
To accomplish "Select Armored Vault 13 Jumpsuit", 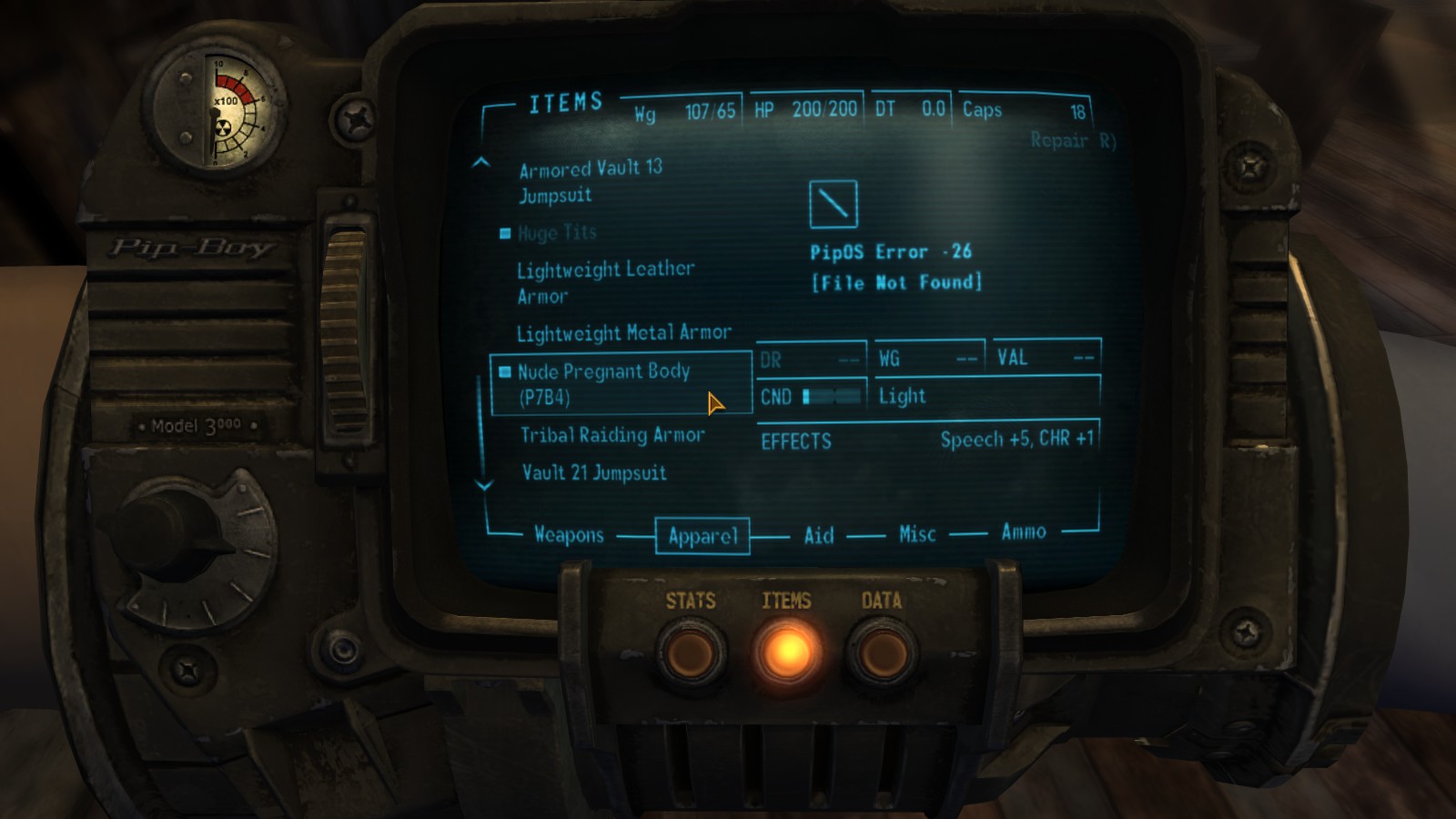I will pyautogui.click(x=590, y=181).
